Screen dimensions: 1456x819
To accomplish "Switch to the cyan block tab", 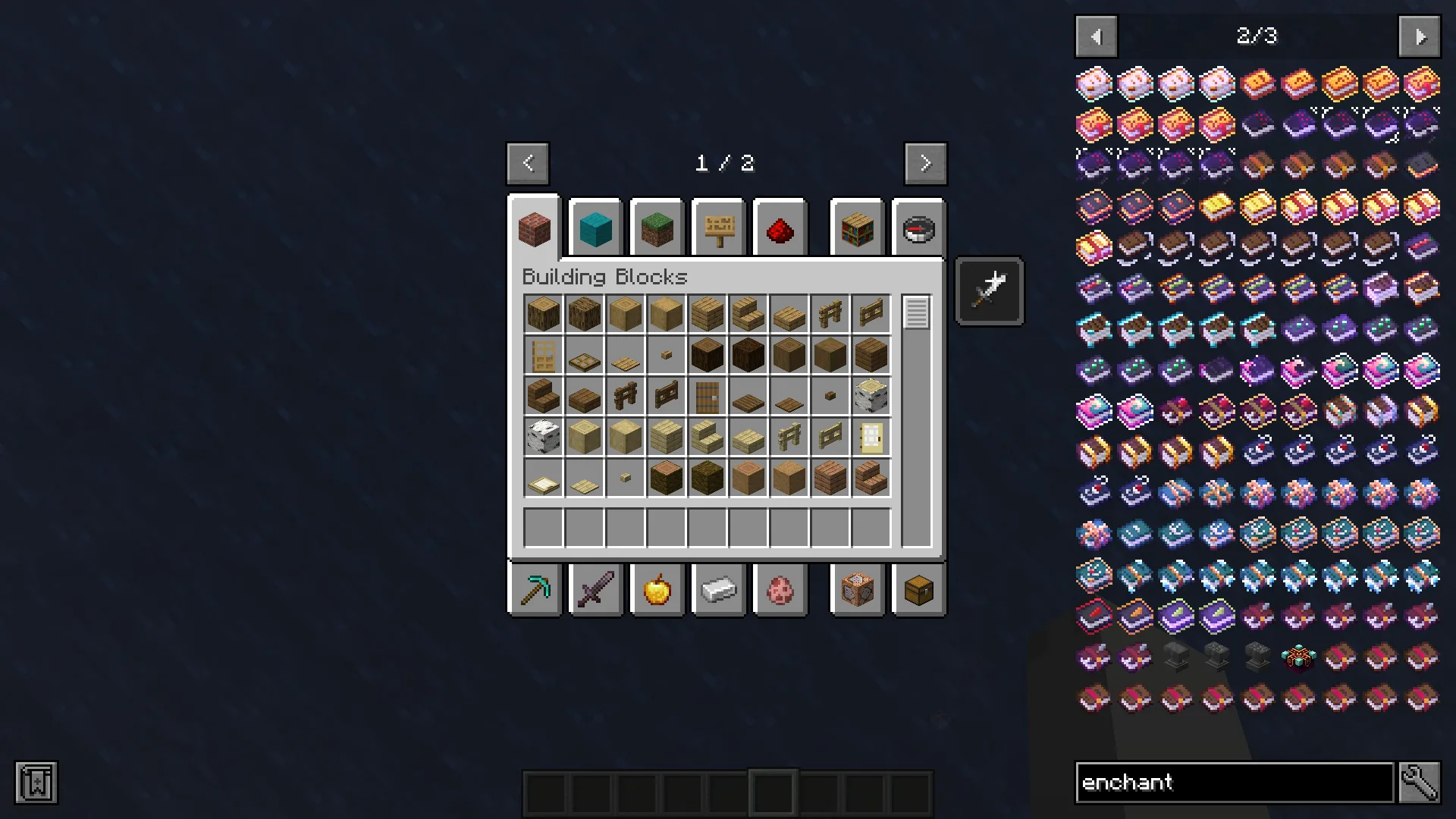I will click(x=595, y=228).
